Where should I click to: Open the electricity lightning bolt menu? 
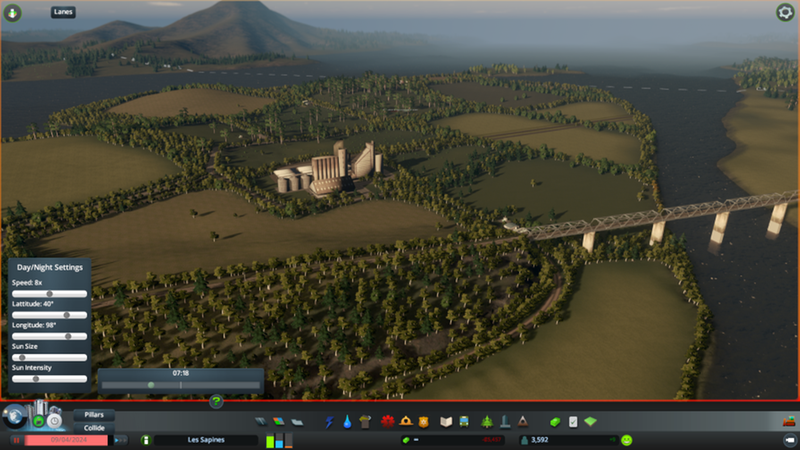click(329, 421)
